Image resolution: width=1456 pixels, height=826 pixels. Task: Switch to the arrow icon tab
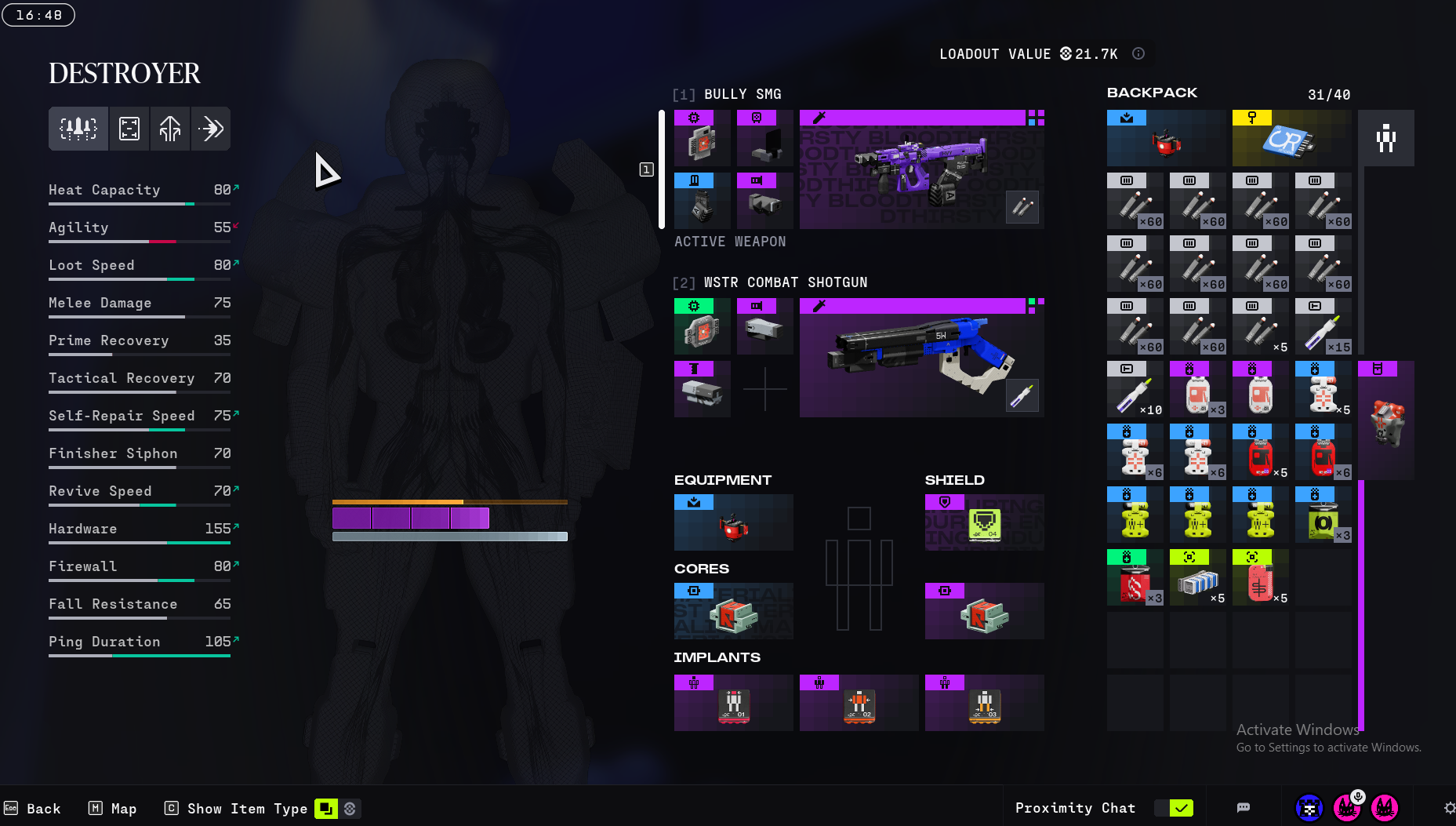tap(211, 129)
